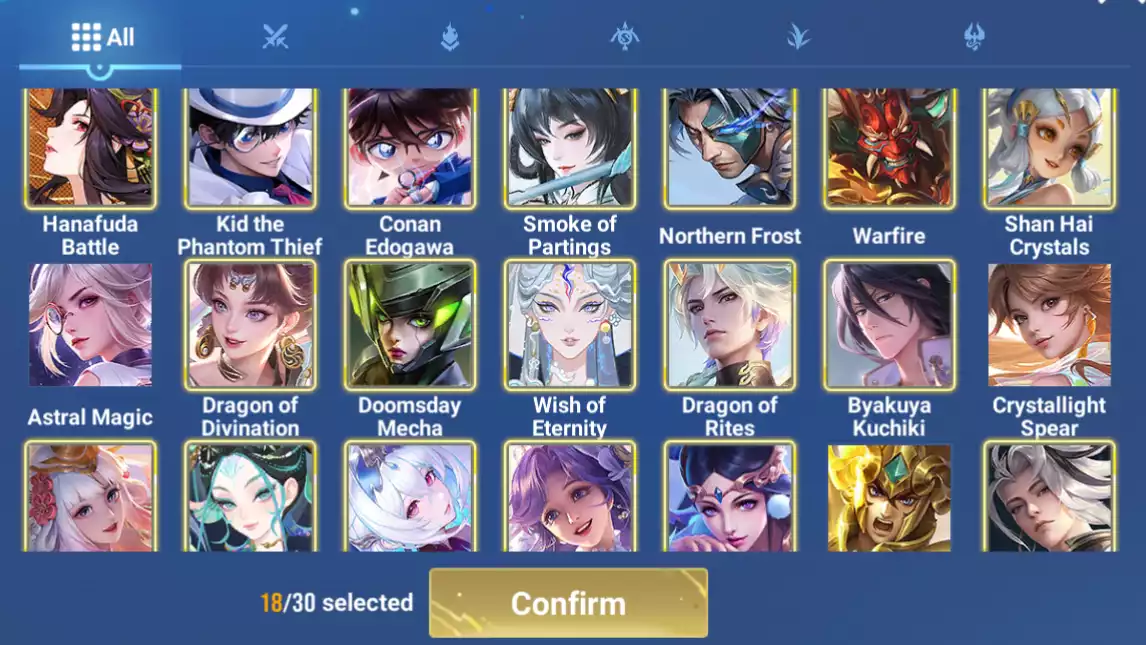Switch to the All tab
This screenshot has height=645, width=1146.
pyautogui.click(x=102, y=38)
